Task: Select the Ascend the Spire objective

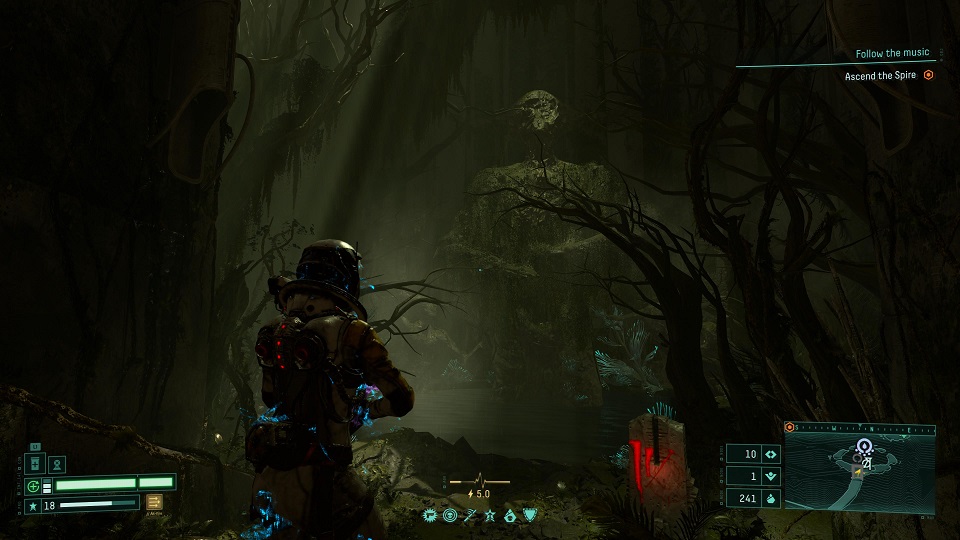Action: click(x=888, y=75)
